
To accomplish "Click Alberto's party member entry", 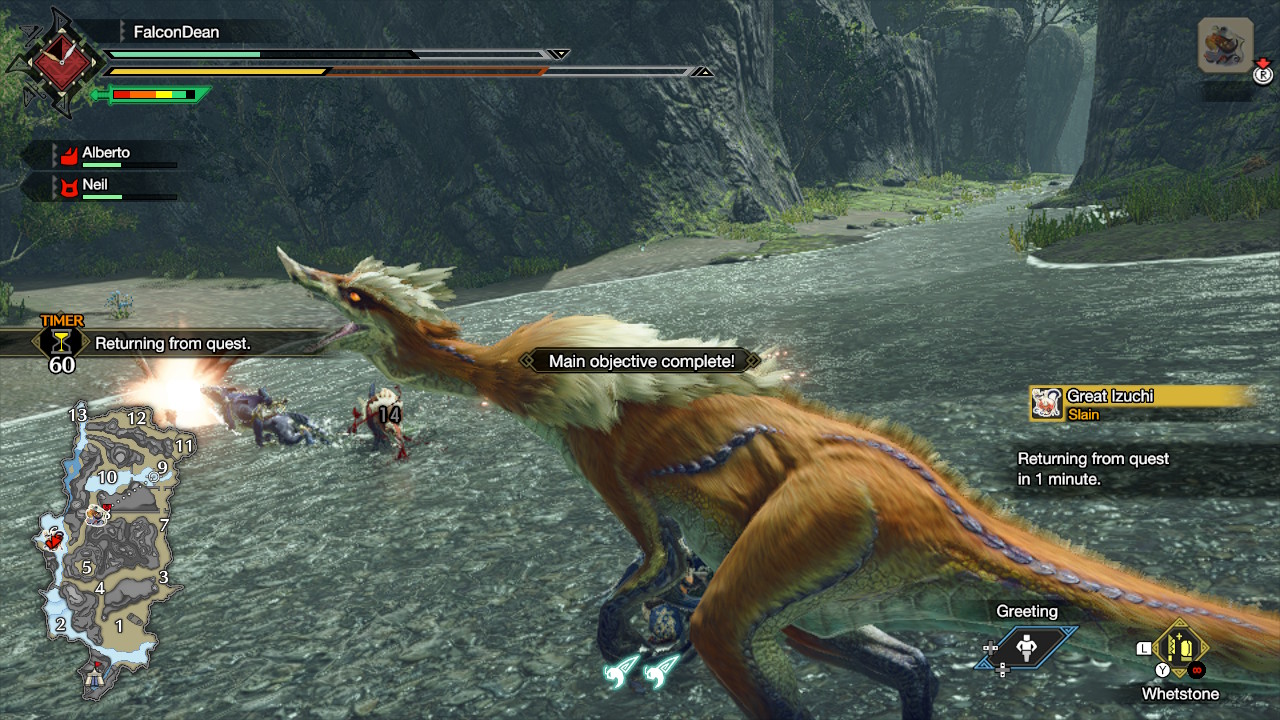I will [108, 155].
